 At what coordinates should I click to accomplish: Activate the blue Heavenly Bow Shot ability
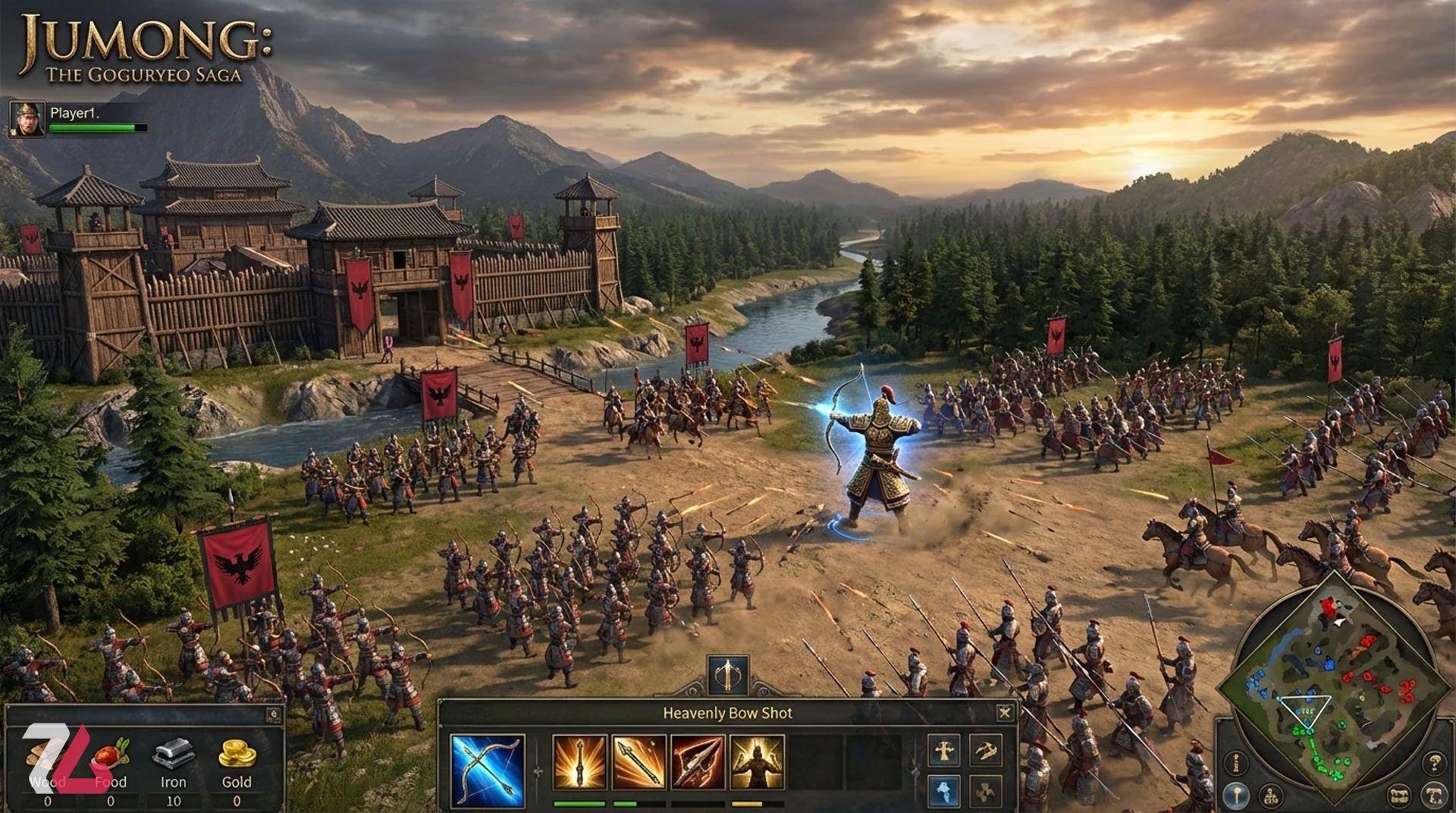click(x=487, y=770)
